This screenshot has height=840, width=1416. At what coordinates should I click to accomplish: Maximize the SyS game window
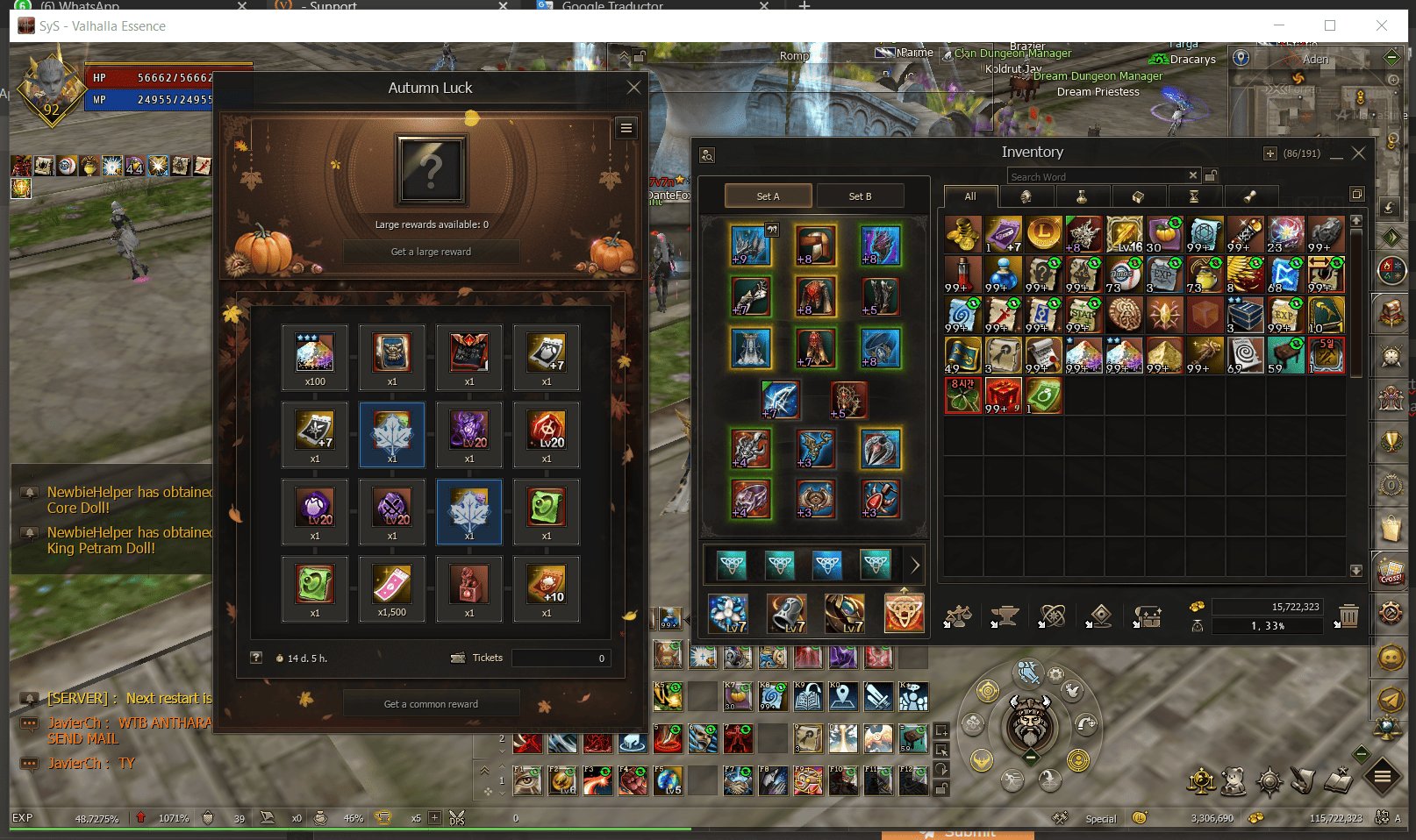click(1330, 25)
